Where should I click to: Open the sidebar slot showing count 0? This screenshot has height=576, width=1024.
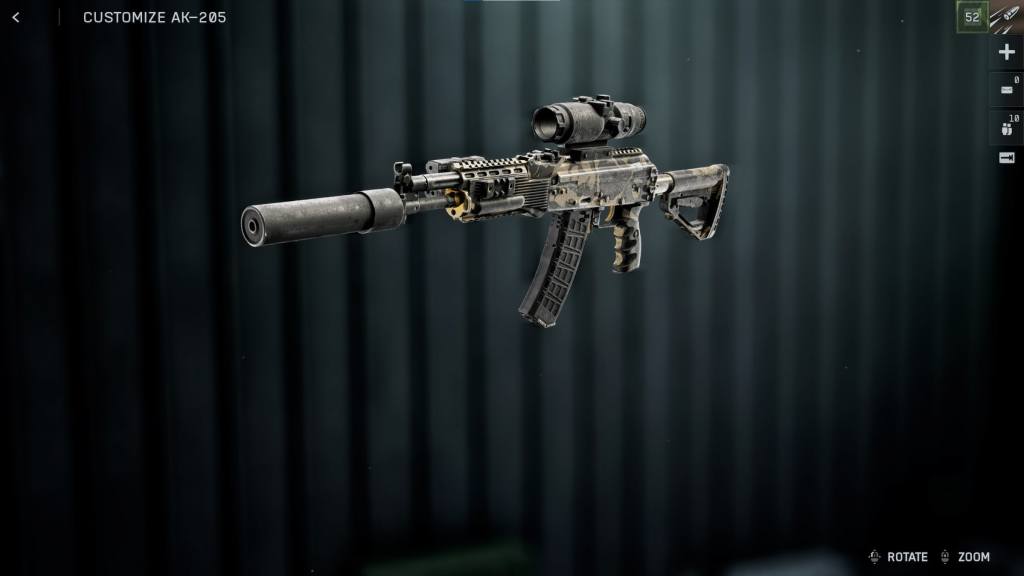pyautogui.click(x=1006, y=90)
